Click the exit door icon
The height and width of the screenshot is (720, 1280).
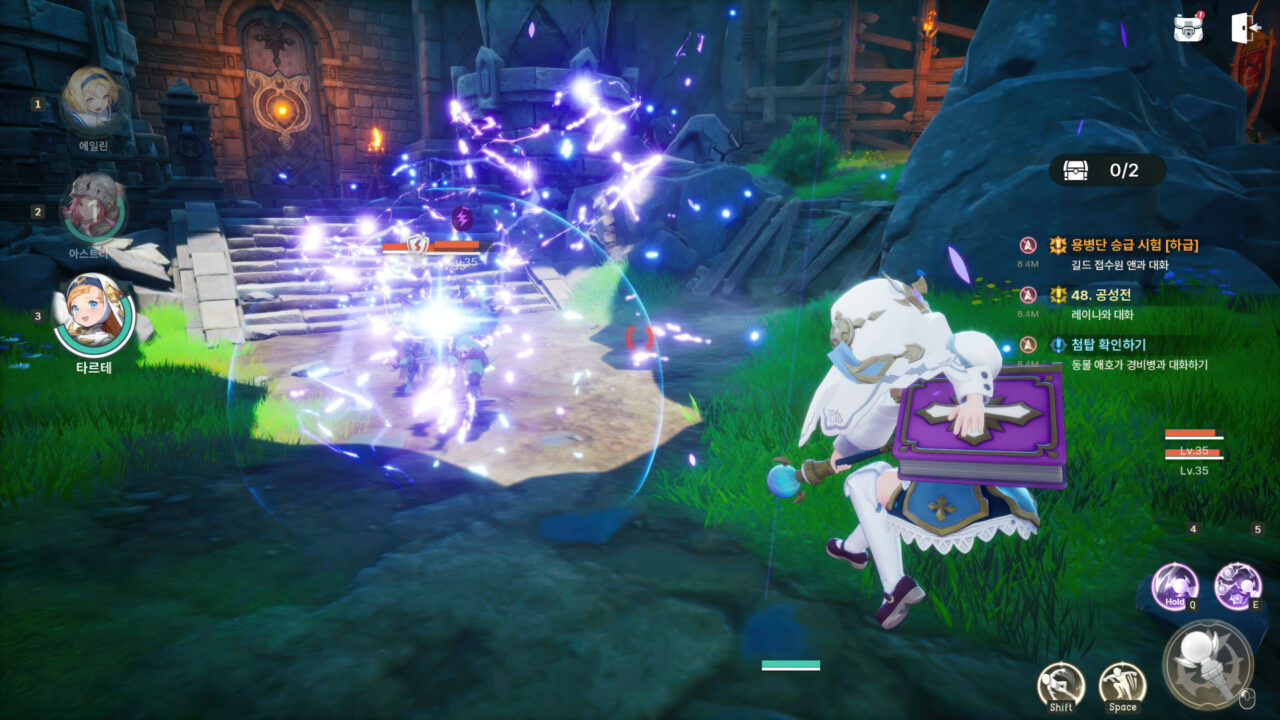[1246, 28]
